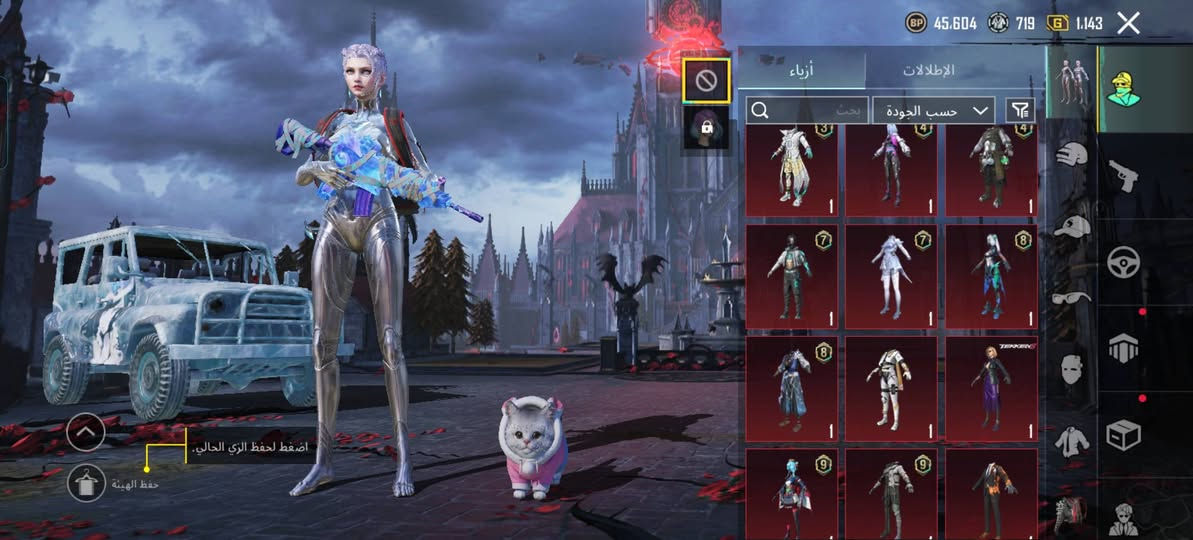This screenshot has width=1193, height=540.
Task: Open the filter icon button
Action: point(1019,110)
